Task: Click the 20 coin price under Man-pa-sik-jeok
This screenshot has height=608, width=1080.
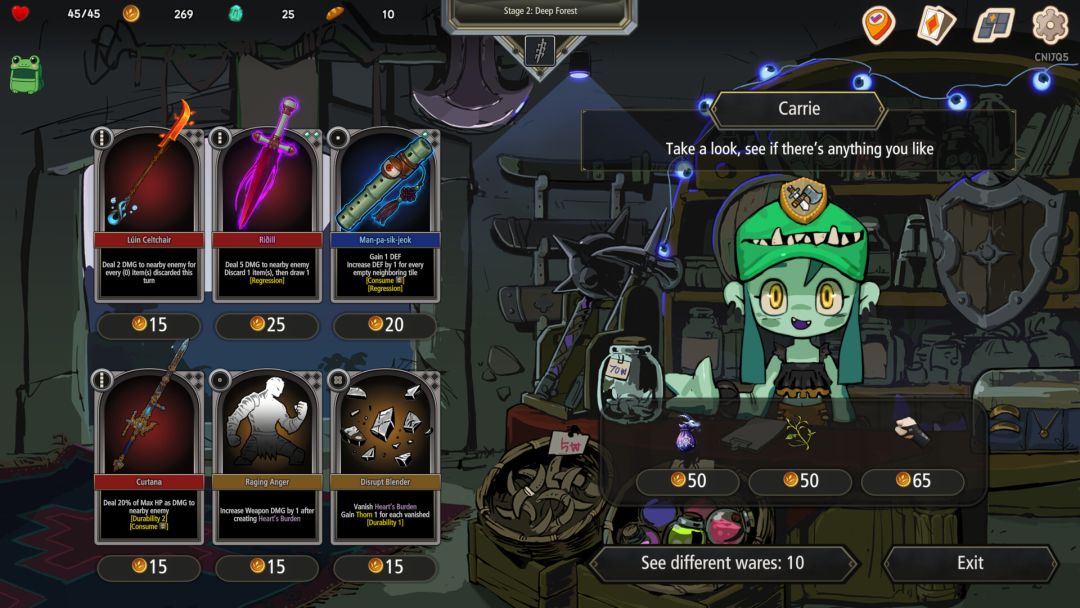Action: click(x=385, y=324)
